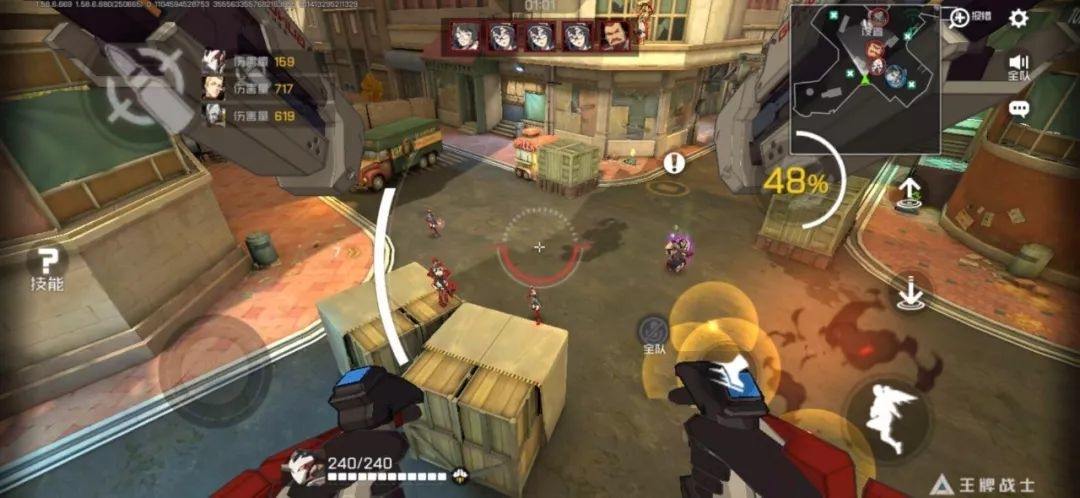Select the 717 damage teammate portrait

click(x=213, y=88)
